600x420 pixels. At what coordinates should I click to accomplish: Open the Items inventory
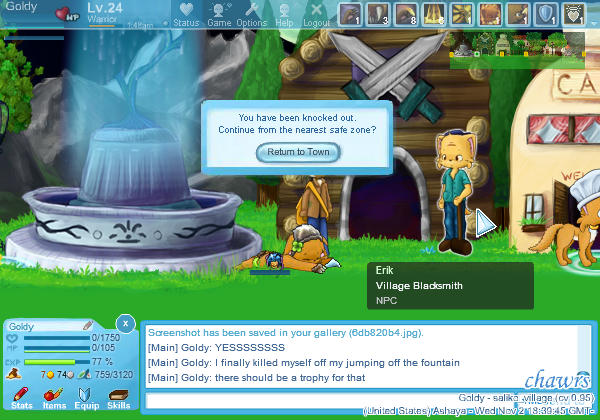(54, 400)
